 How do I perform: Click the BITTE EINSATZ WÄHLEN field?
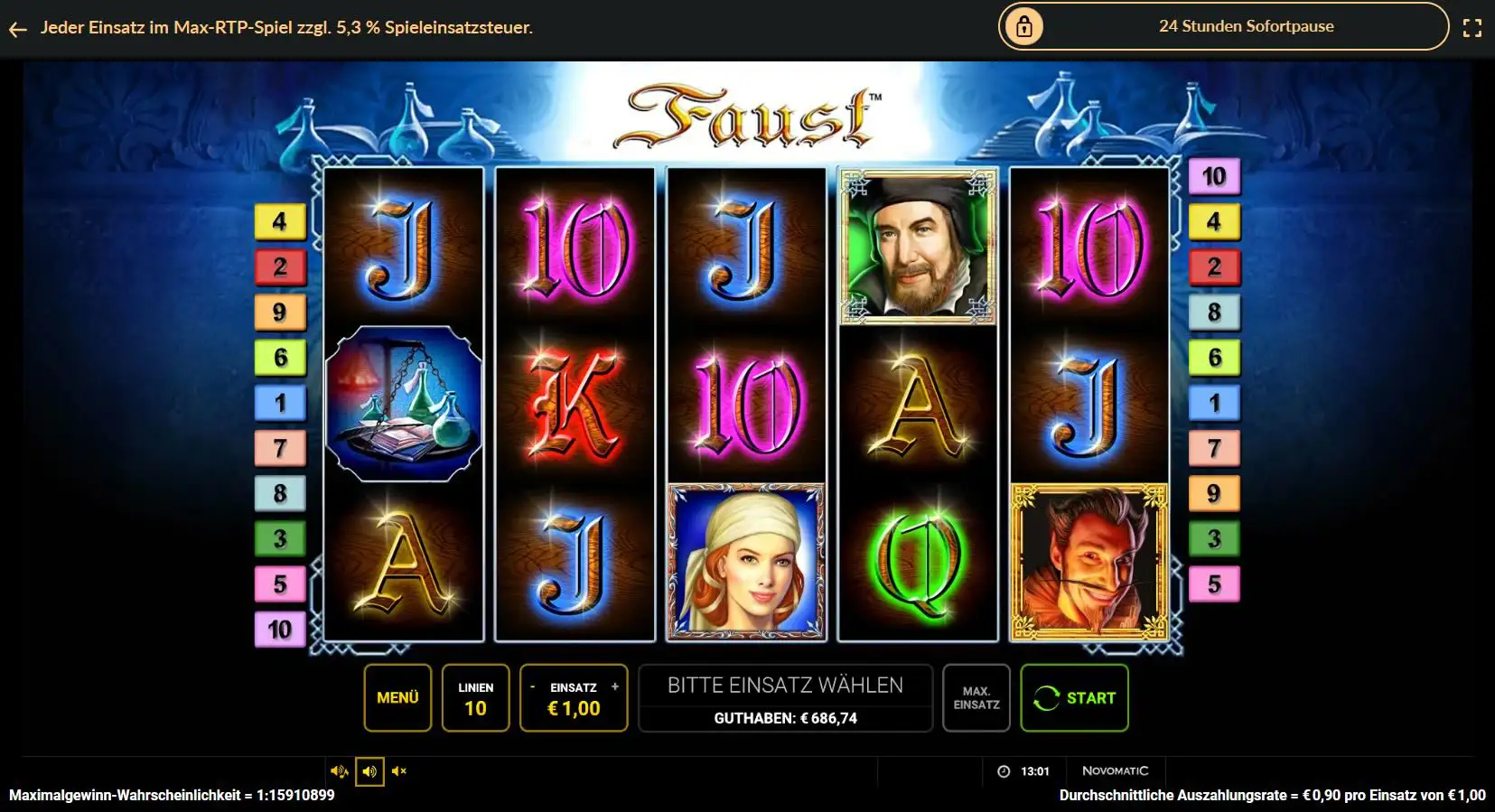(784, 685)
